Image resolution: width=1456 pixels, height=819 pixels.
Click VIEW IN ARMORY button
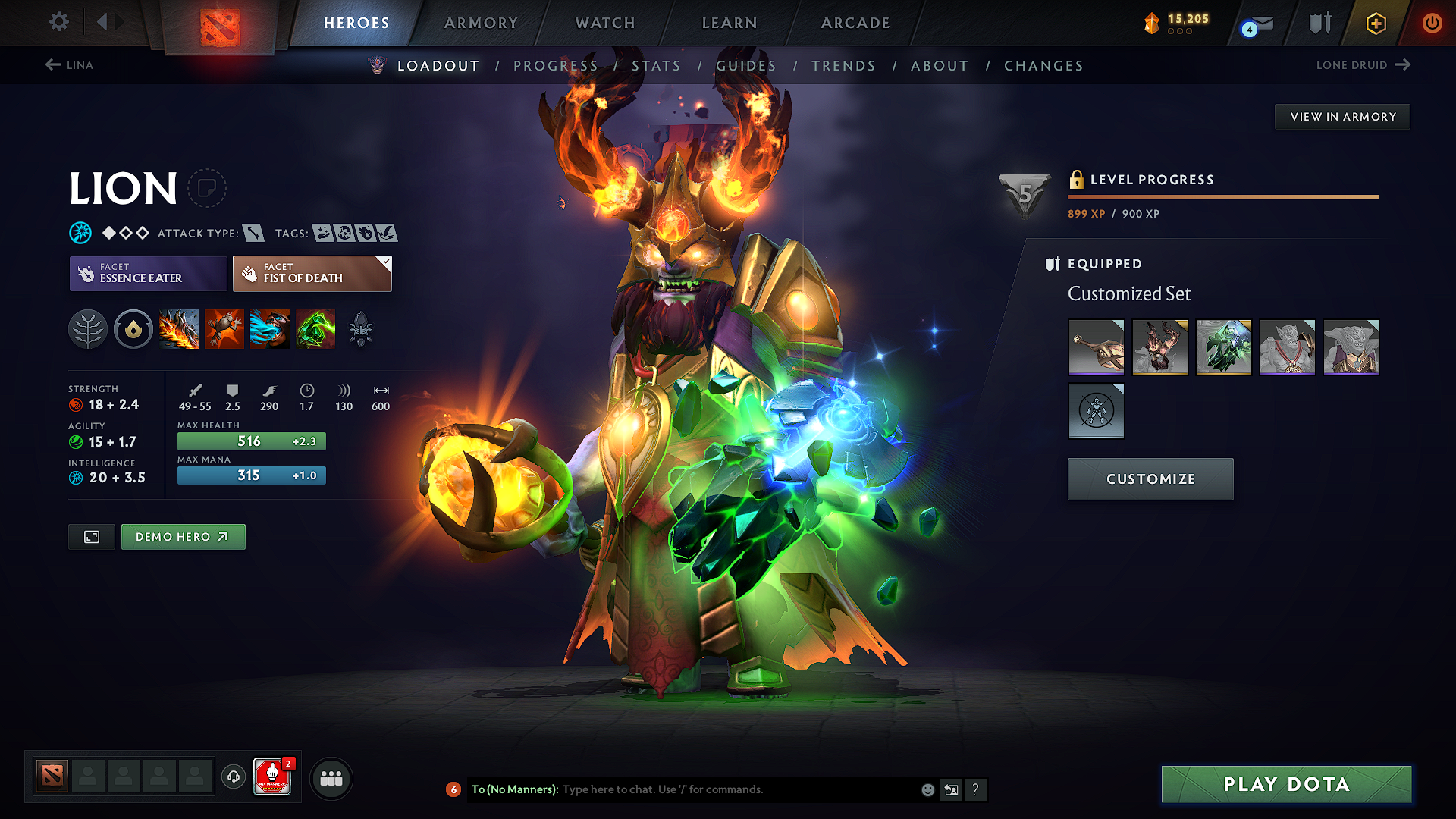coord(1342,116)
